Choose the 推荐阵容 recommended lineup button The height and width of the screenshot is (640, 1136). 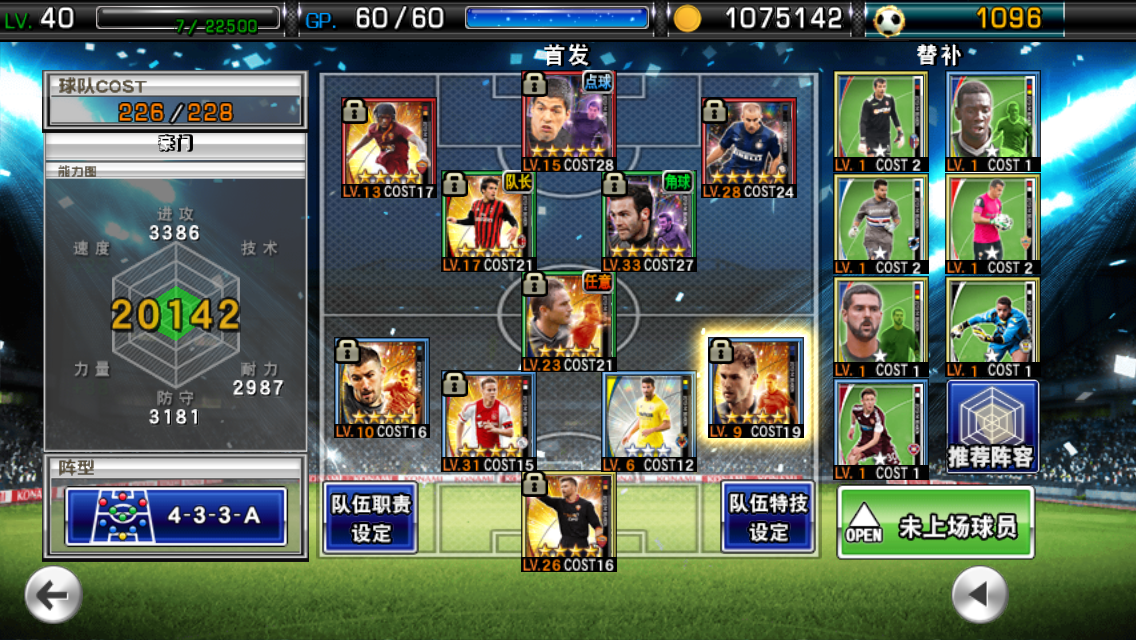(x=992, y=427)
